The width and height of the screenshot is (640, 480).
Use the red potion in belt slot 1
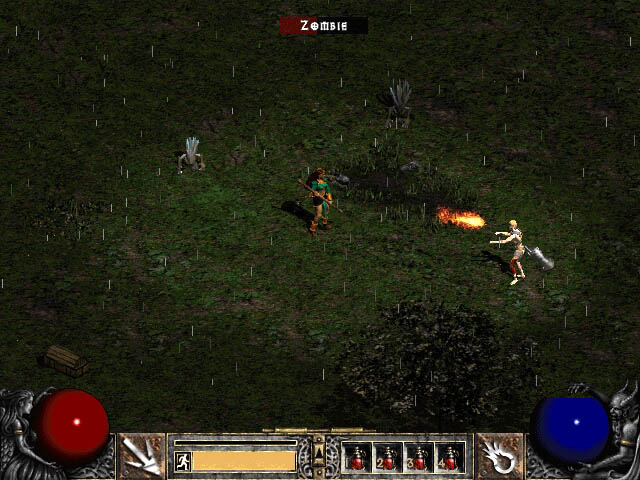[357, 458]
